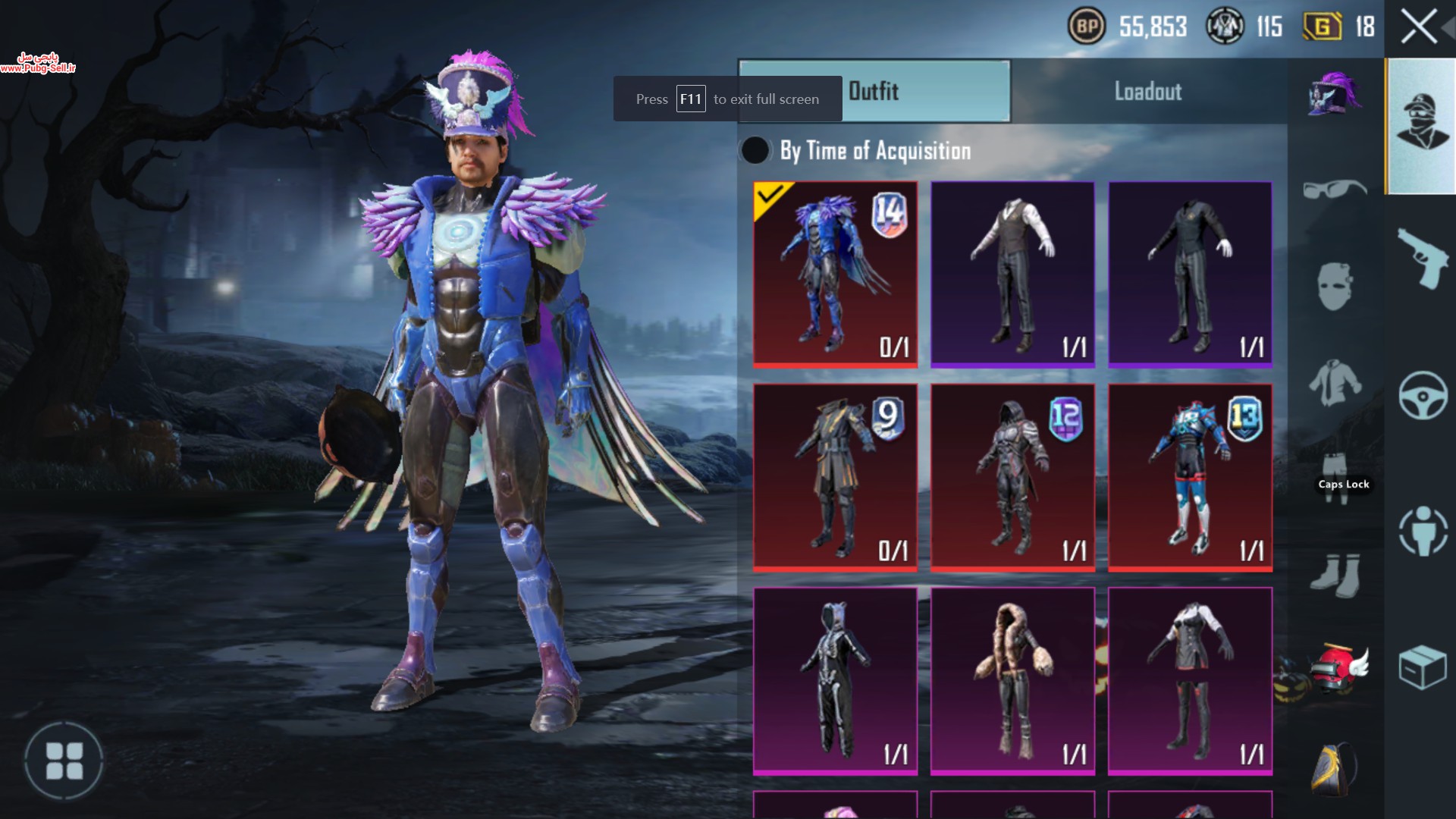Choose the white shirt and vest outfit
Screen dimensions: 1456x819
click(x=1012, y=275)
